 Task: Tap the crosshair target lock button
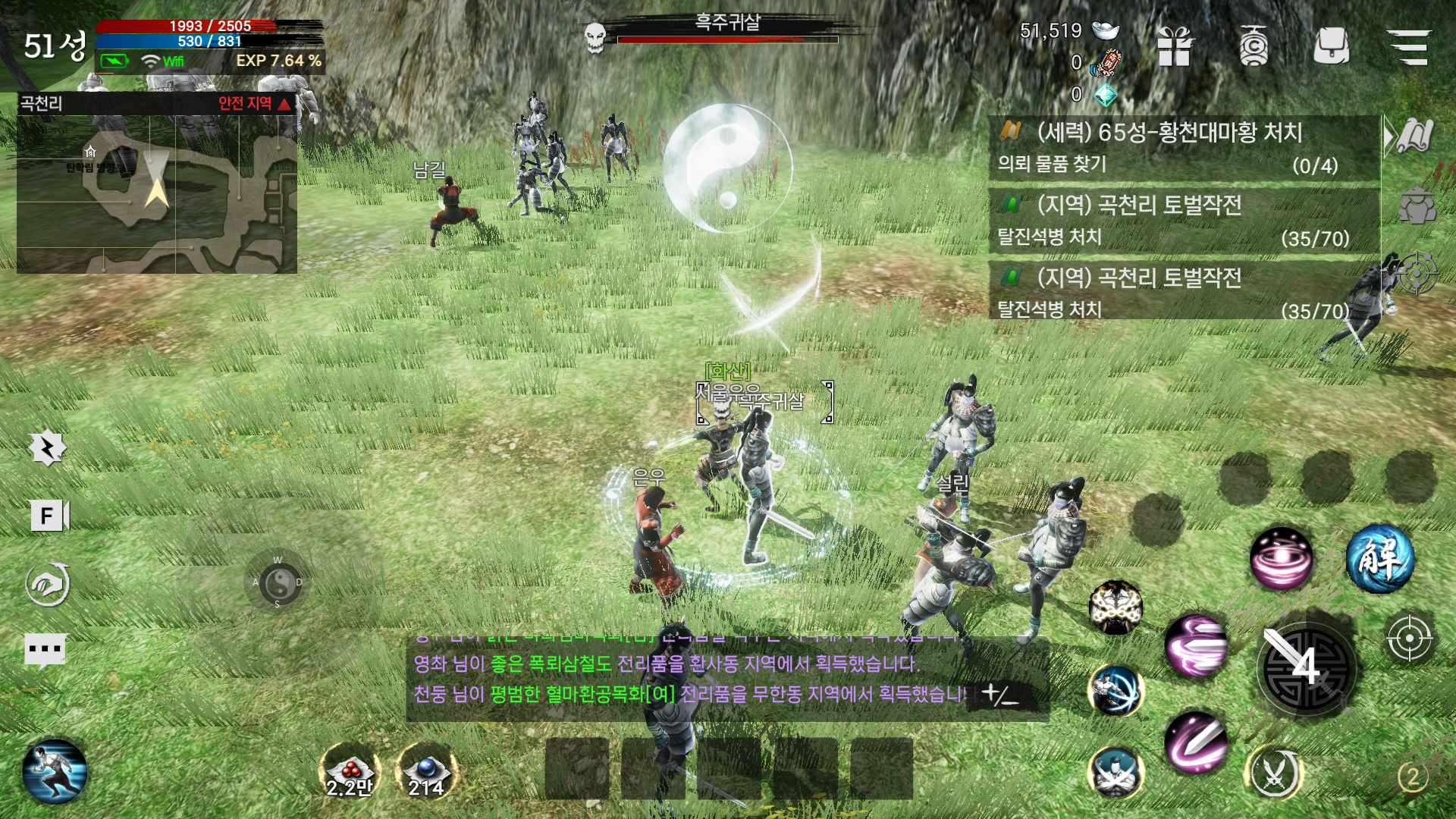pyautogui.click(x=1408, y=639)
